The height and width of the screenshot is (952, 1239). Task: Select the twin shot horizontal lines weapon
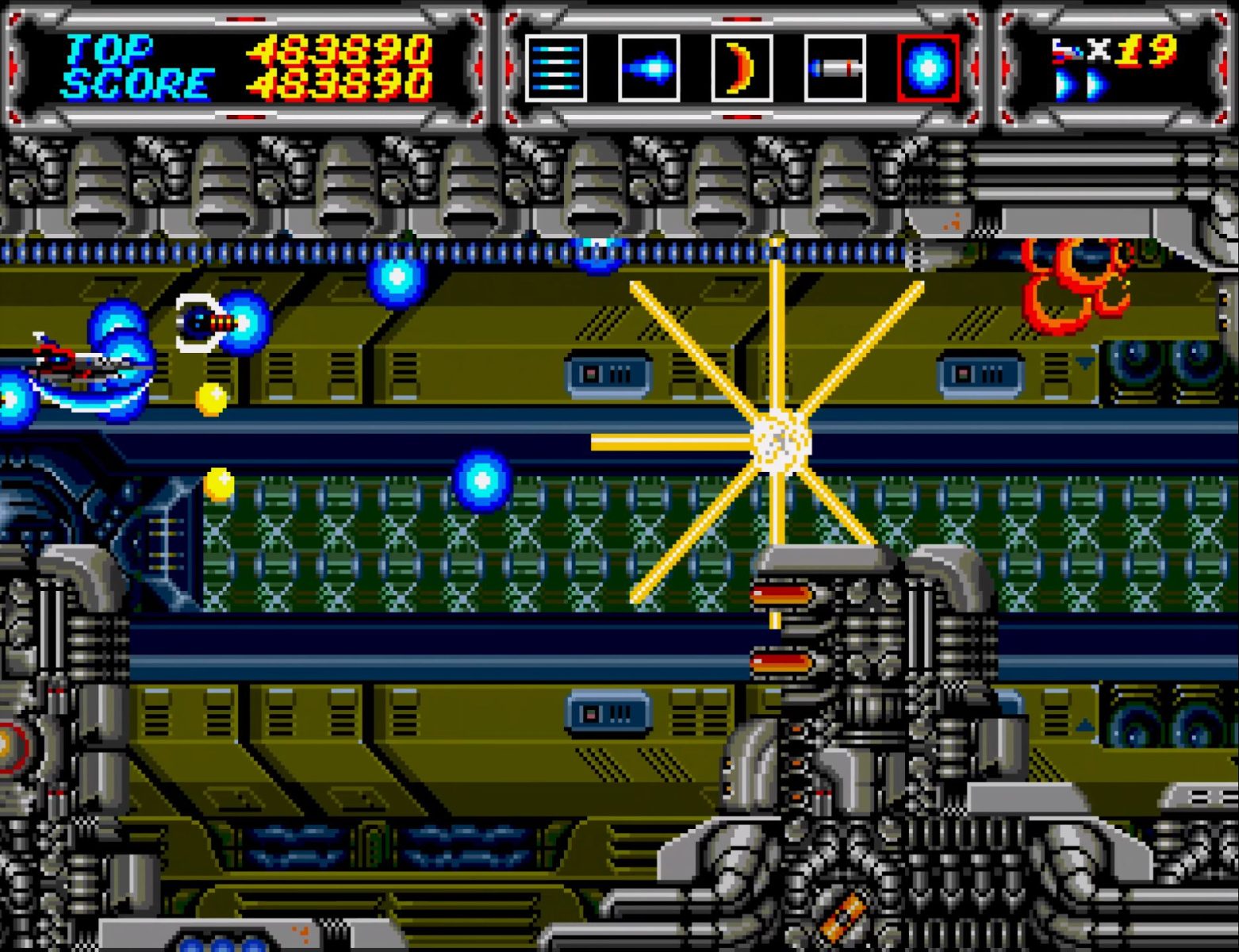[x=555, y=68]
